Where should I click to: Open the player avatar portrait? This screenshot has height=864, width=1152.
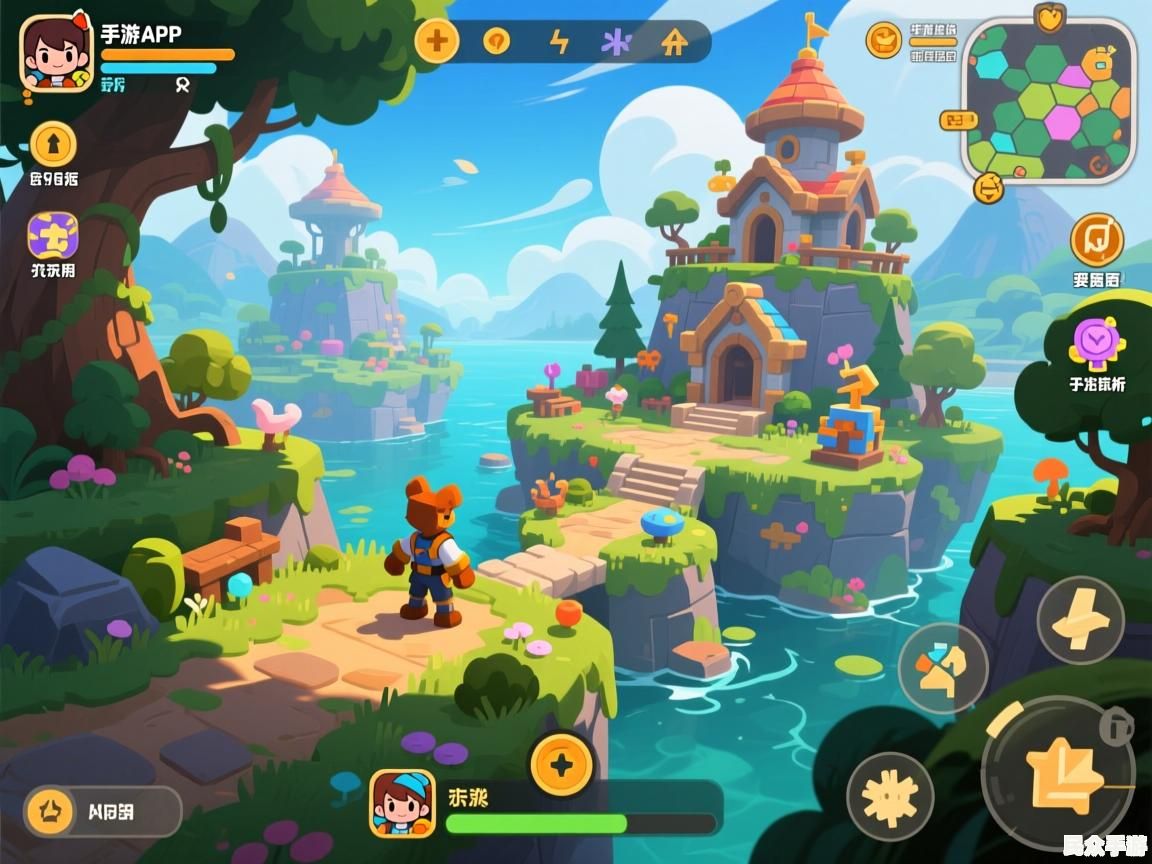[56, 55]
